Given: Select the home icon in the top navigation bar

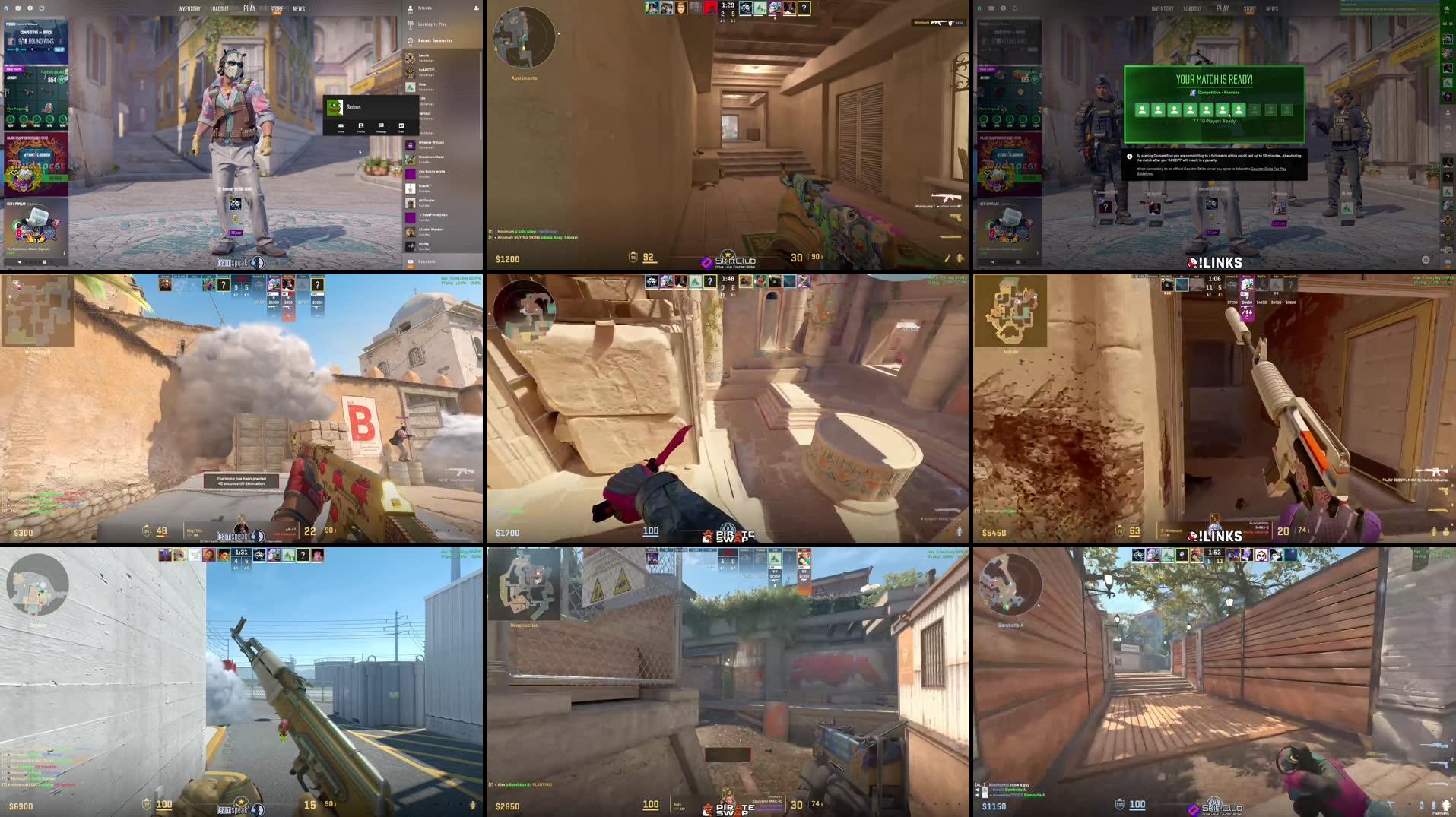Looking at the screenshot, I should pos(5,8).
